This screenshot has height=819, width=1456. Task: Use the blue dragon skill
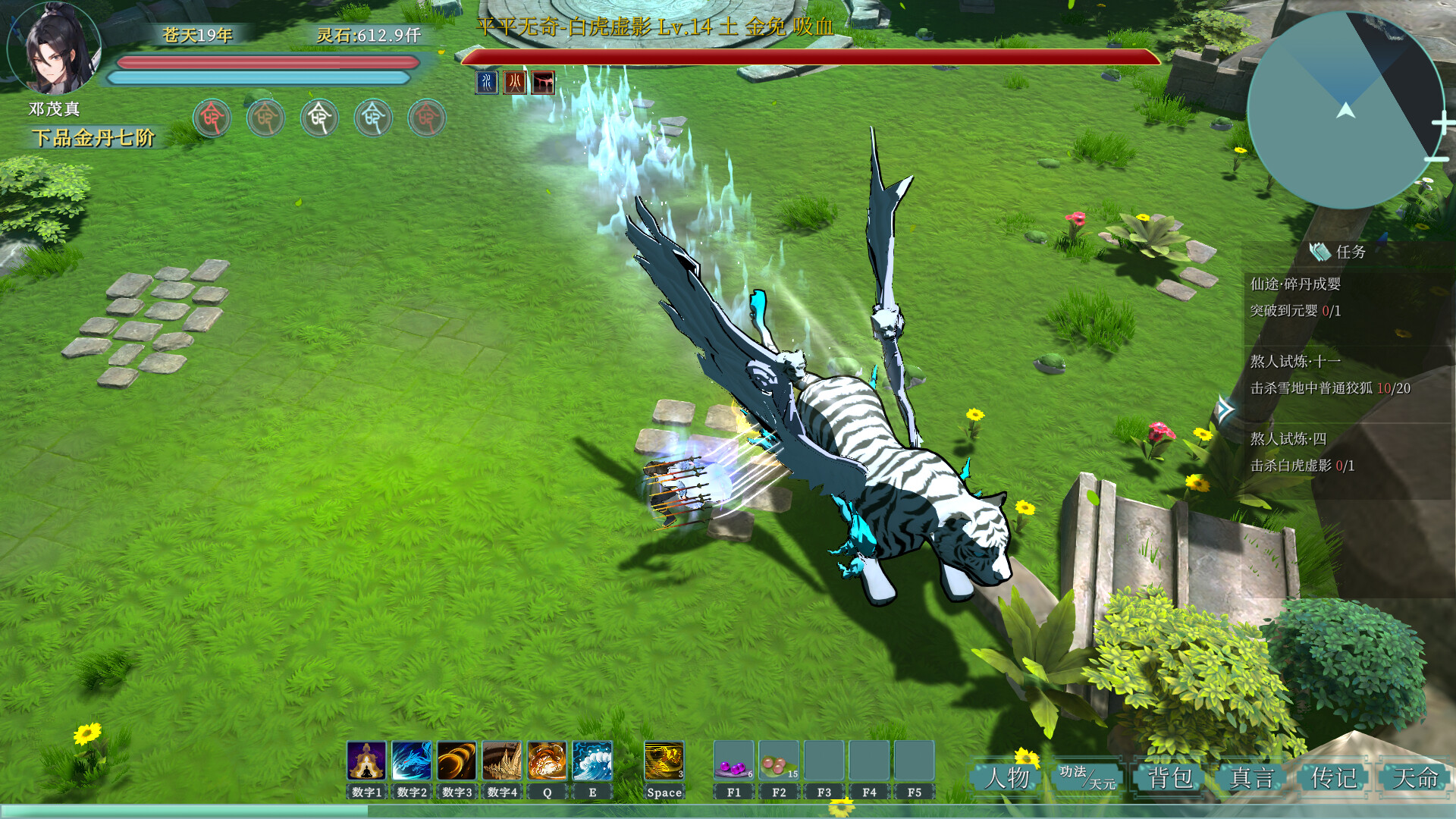(412, 761)
